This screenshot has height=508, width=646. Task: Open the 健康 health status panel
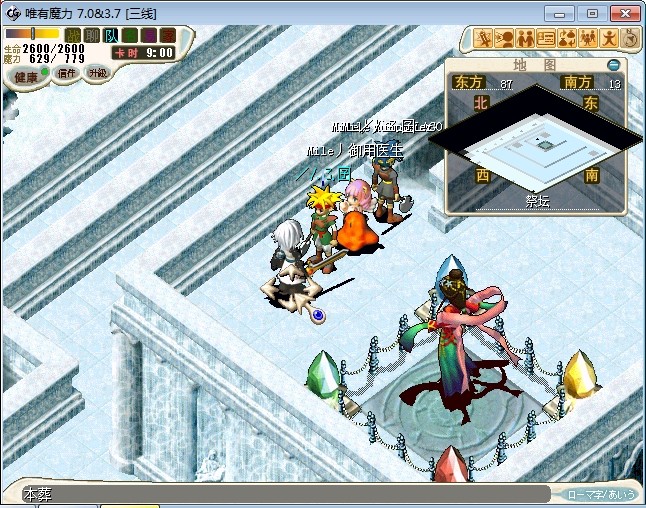(26, 77)
